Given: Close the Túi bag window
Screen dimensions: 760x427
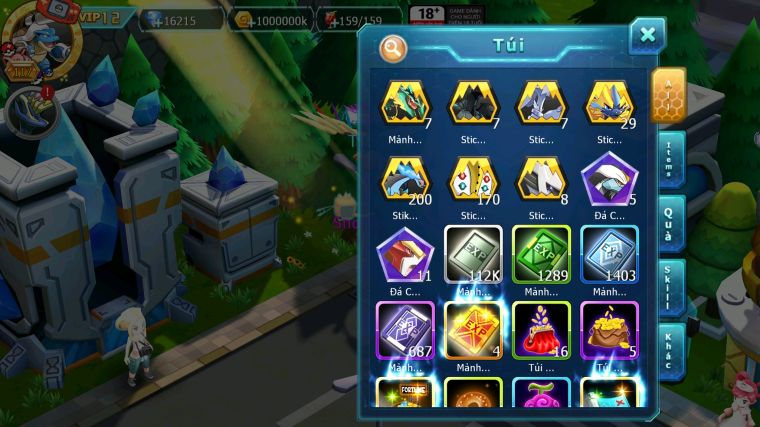Looking at the screenshot, I should pos(647,35).
